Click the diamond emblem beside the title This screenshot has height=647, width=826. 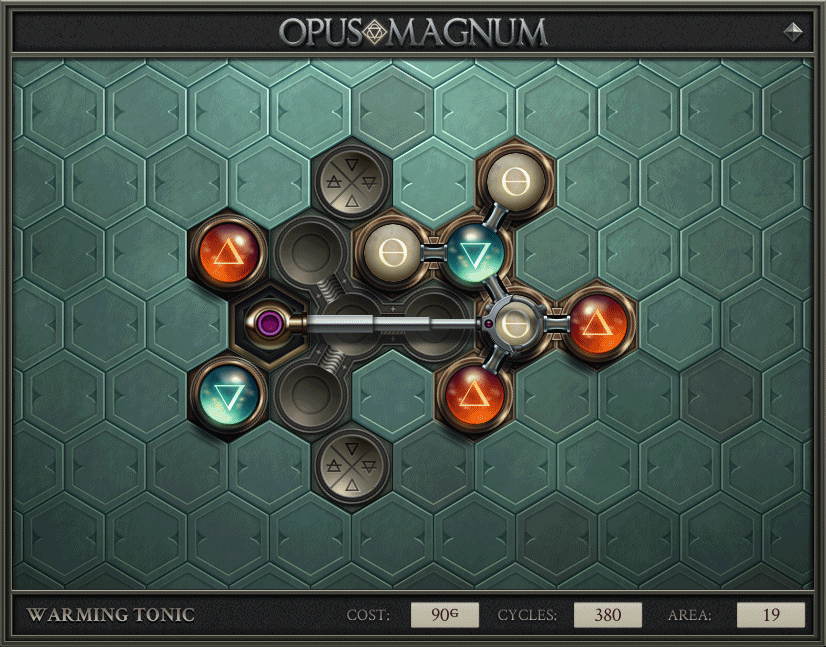[x=793, y=31]
